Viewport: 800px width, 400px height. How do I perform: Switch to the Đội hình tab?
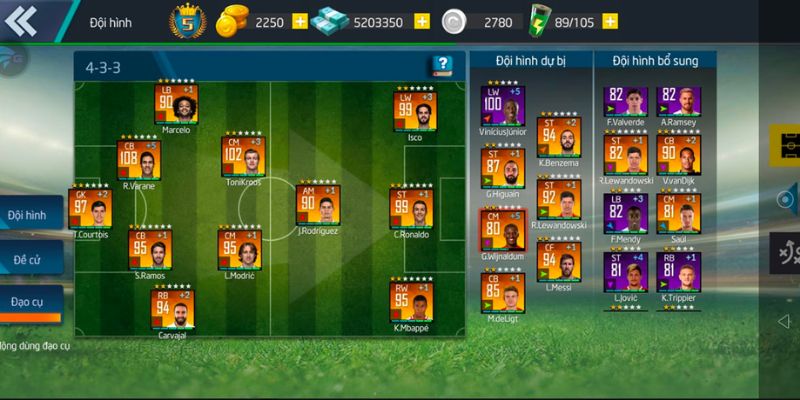(28, 215)
